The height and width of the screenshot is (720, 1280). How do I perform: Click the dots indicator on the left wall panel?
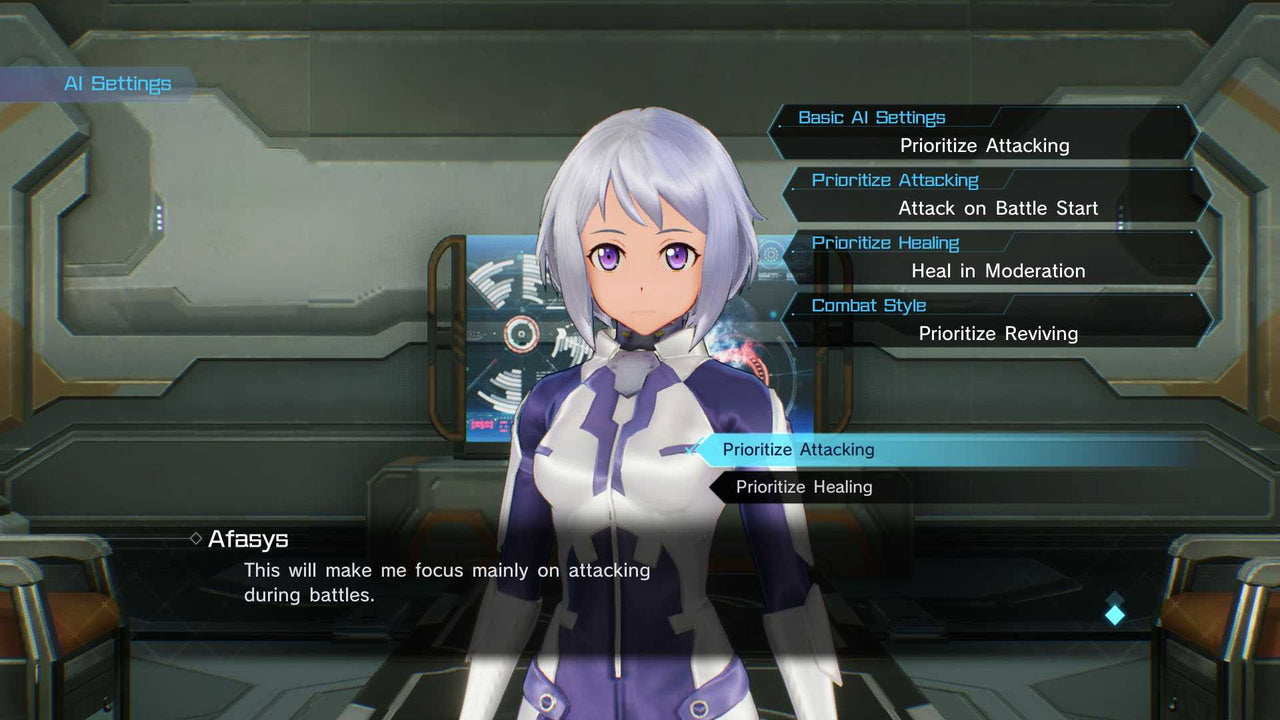(159, 217)
